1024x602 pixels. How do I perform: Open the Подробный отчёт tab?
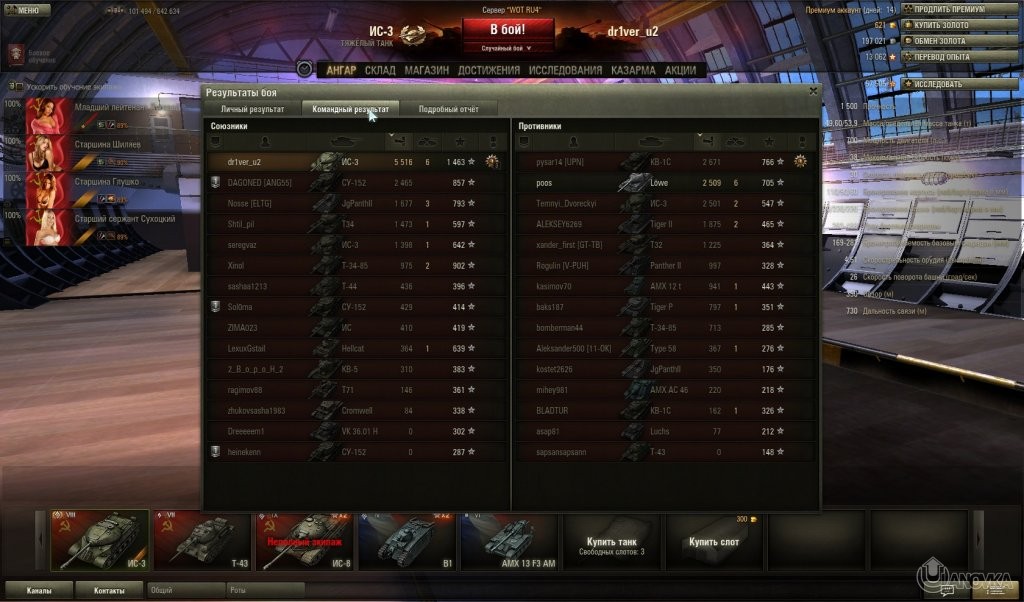point(446,109)
